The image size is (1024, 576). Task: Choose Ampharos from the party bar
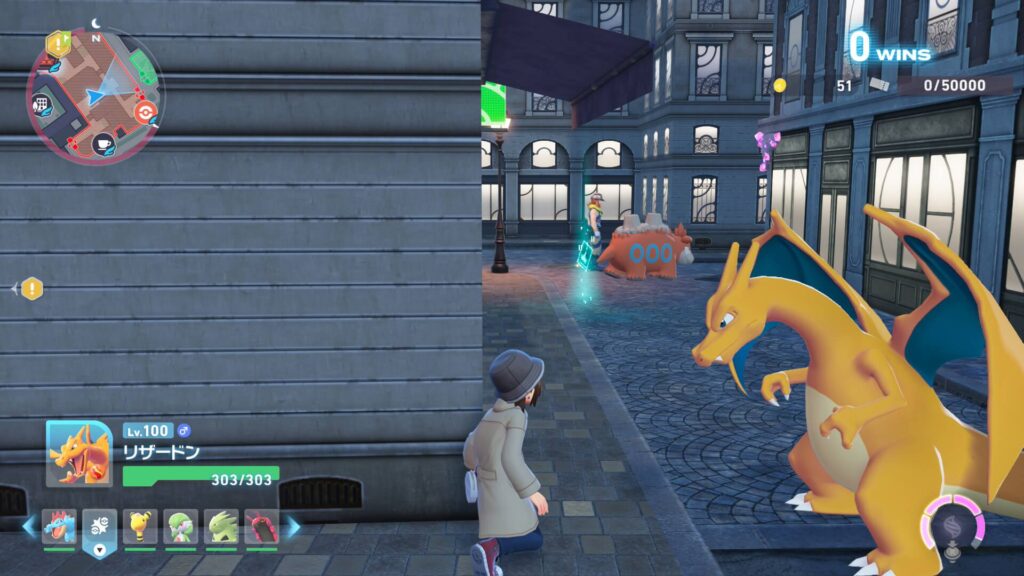(x=140, y=526)
